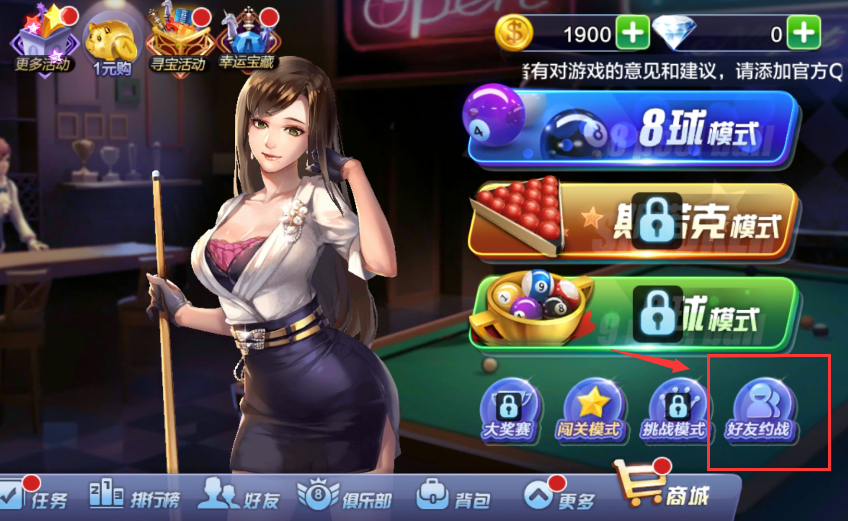Select the locked 9-ball mode banner
Viewport: 848px width, 521px height.
pos(636,313)
